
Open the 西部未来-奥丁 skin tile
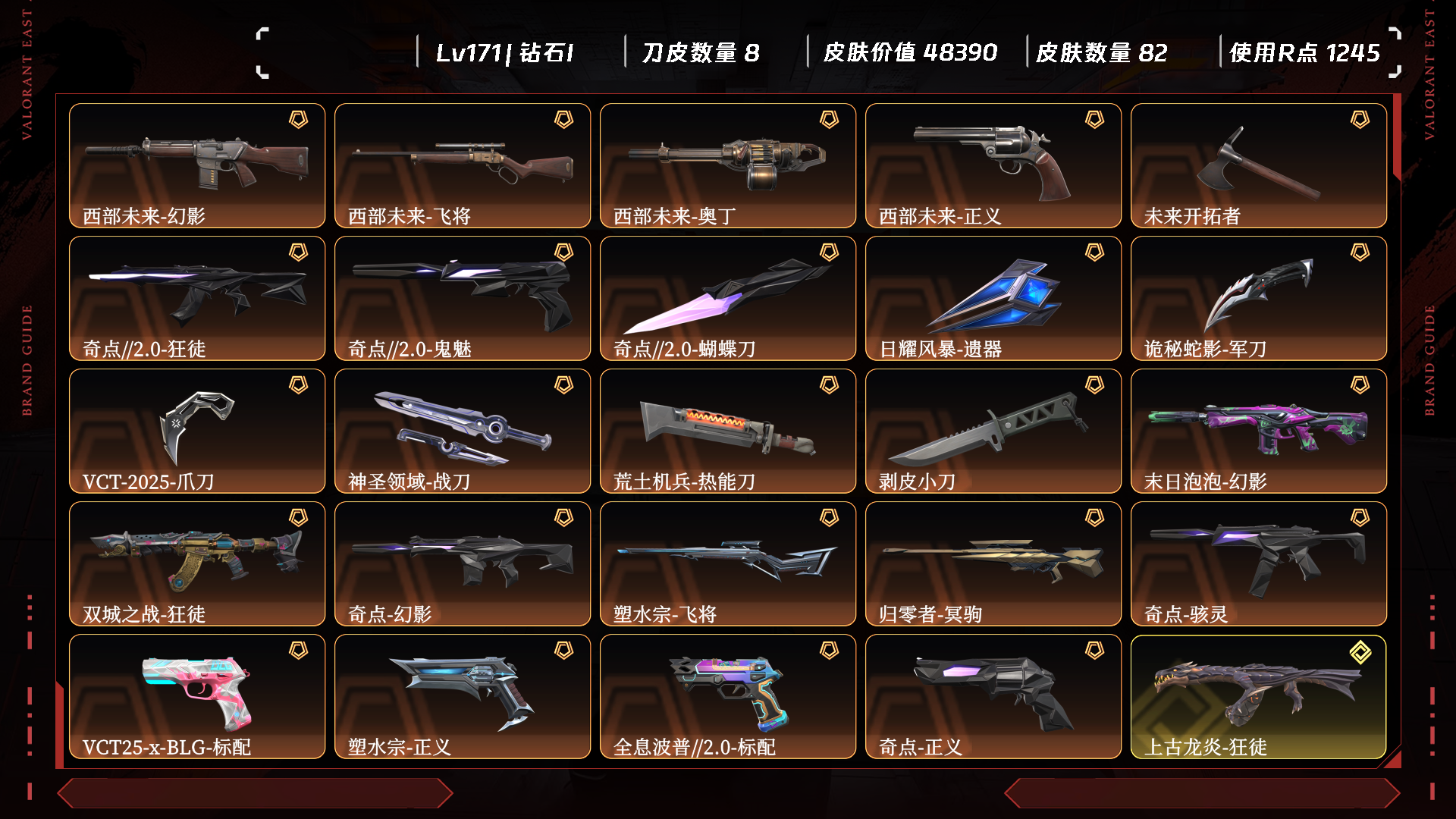coord(728,165)
